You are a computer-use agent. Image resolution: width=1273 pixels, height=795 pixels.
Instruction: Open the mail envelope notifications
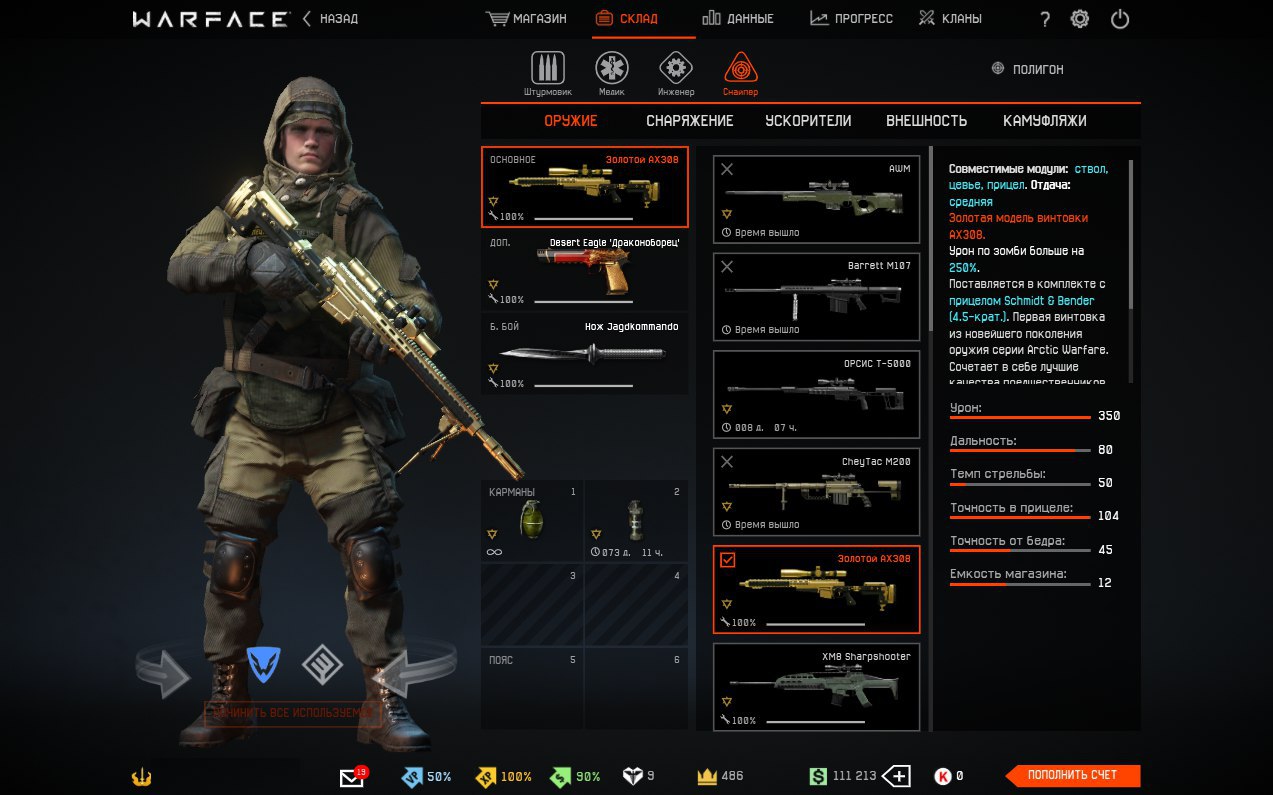pyautogui.click(x=352, y=777)
